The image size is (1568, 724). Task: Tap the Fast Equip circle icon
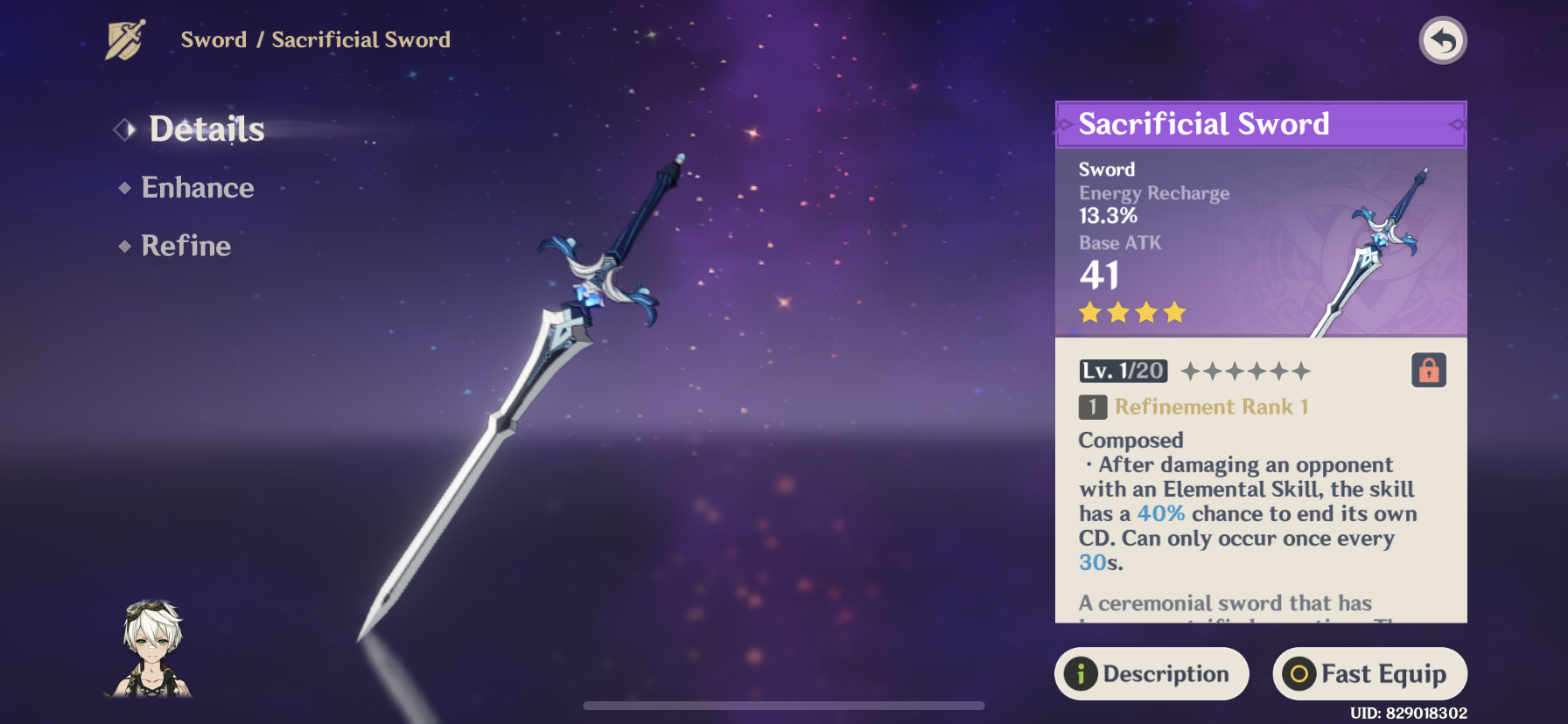click(1301, 674)
